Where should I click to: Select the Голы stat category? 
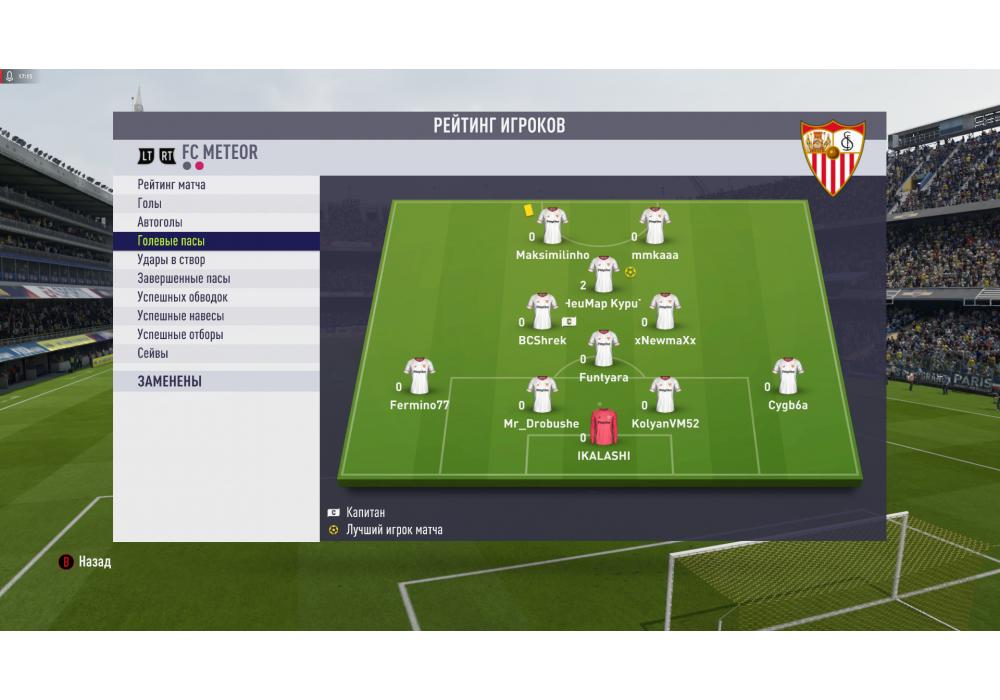pyautogui.click(x=150, y=204)
